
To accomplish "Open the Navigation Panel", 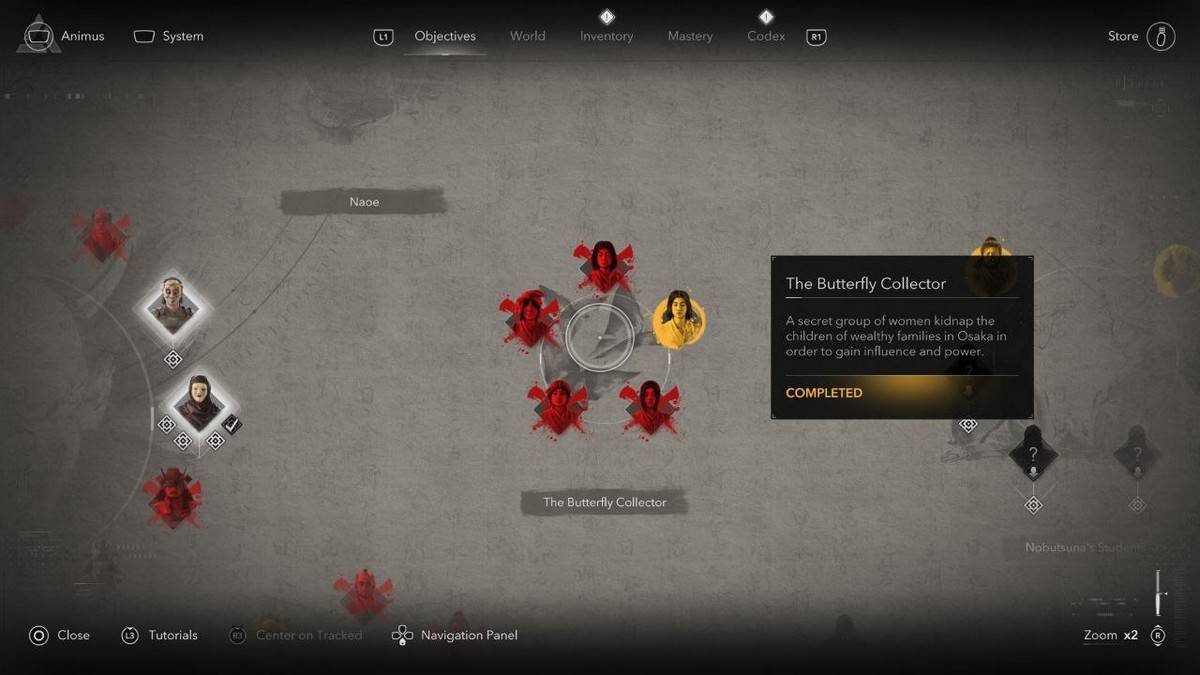I will click(x=456, y=635).
